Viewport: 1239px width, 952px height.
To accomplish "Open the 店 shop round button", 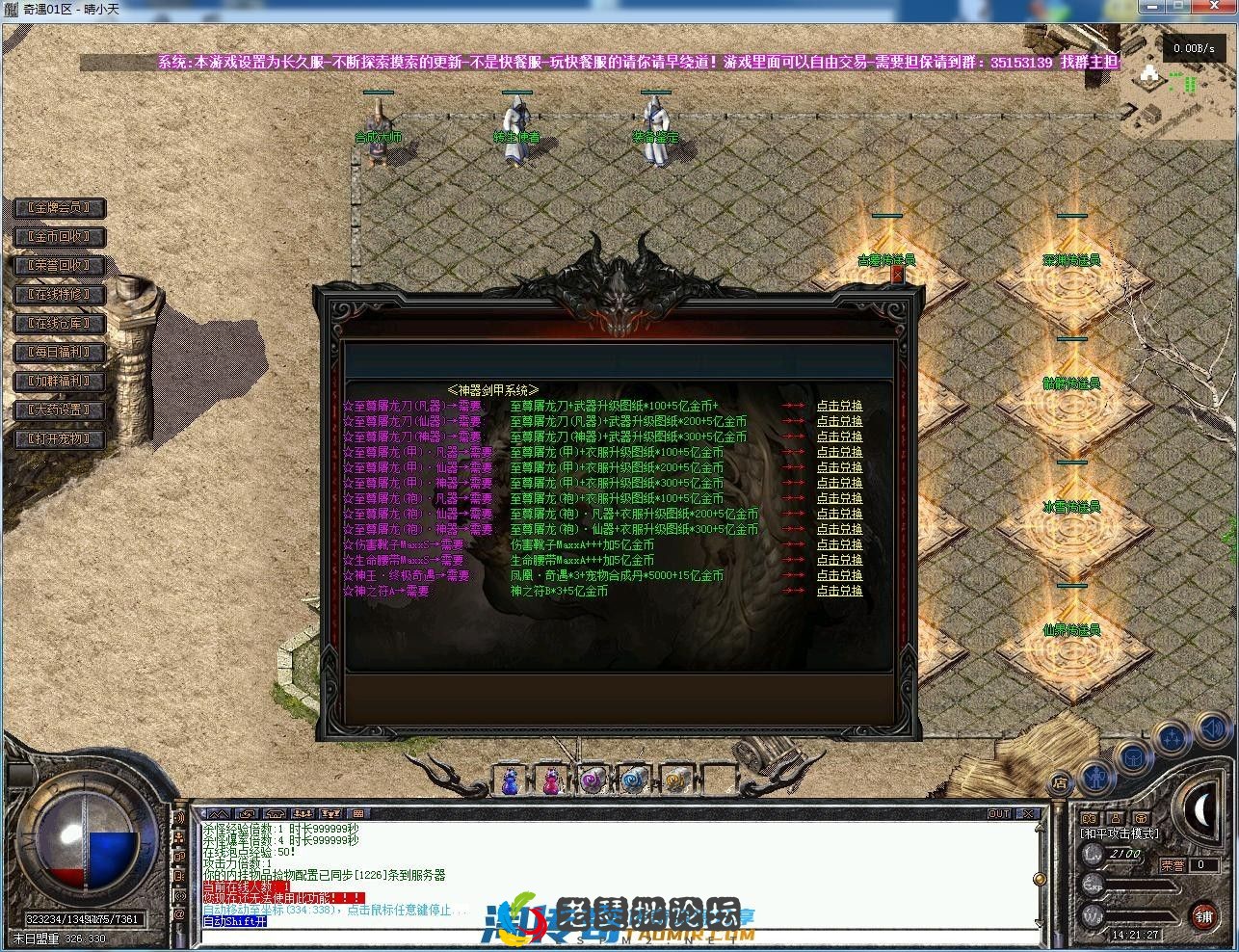I will pos(1060,782).
